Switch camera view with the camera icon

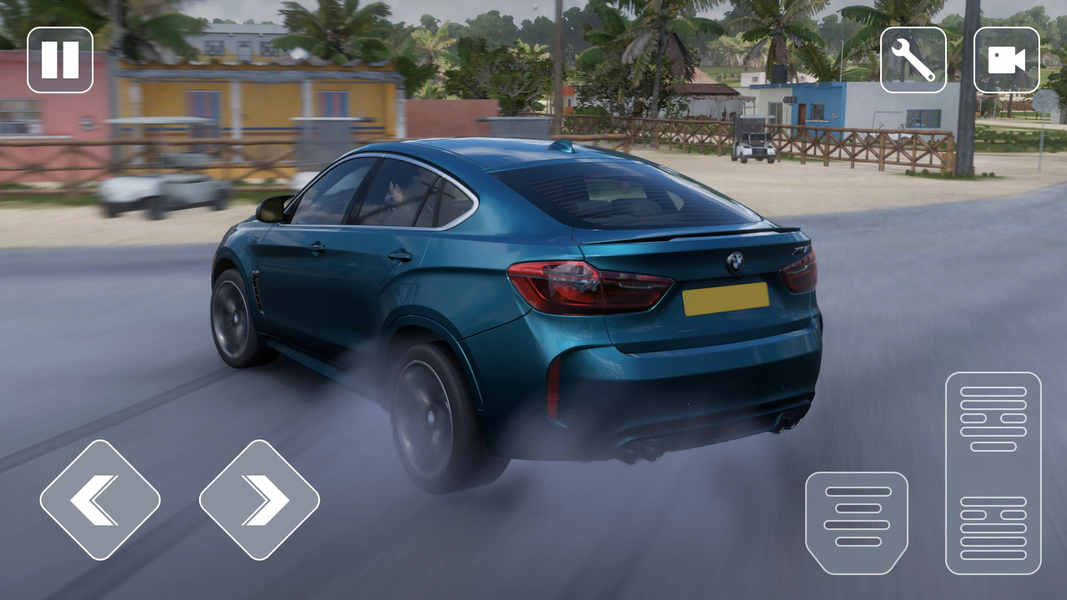1006,60
